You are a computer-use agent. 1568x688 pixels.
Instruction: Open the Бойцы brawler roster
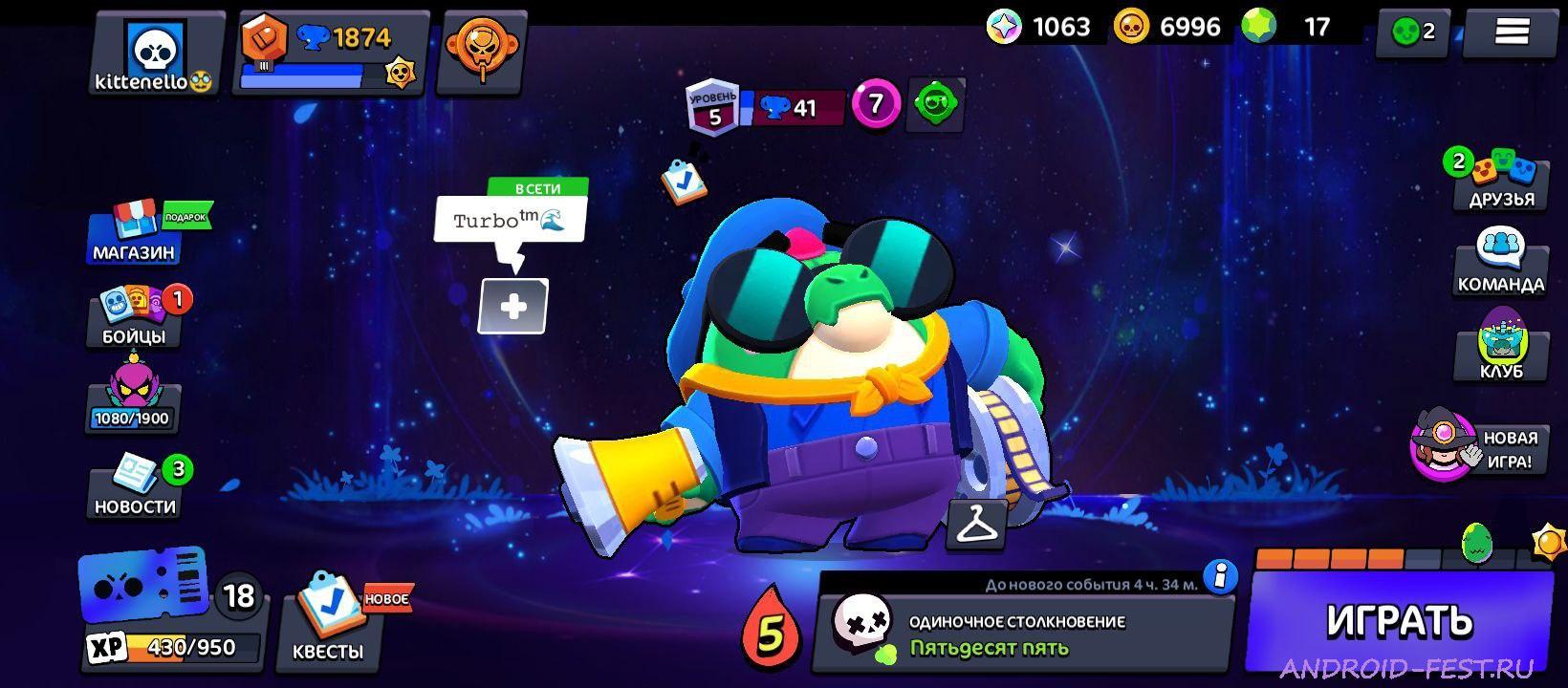[x=134, y=315]
